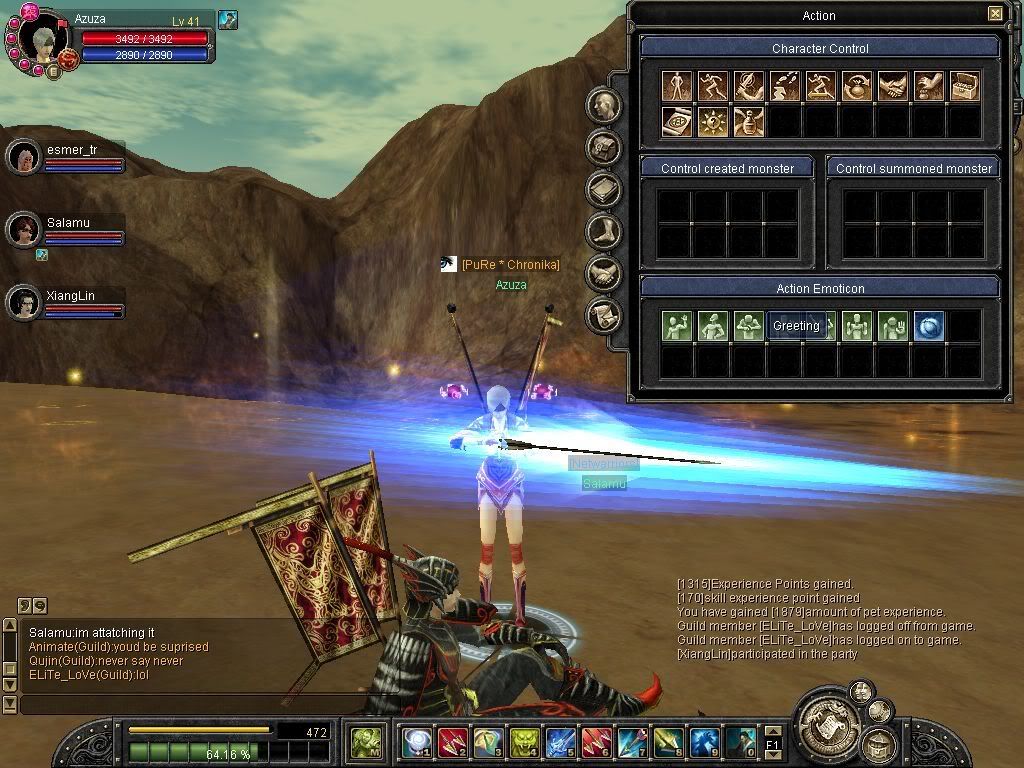Activate the skill in hotbar slot 1
1024x768 pixels.
tap(416, 741)
